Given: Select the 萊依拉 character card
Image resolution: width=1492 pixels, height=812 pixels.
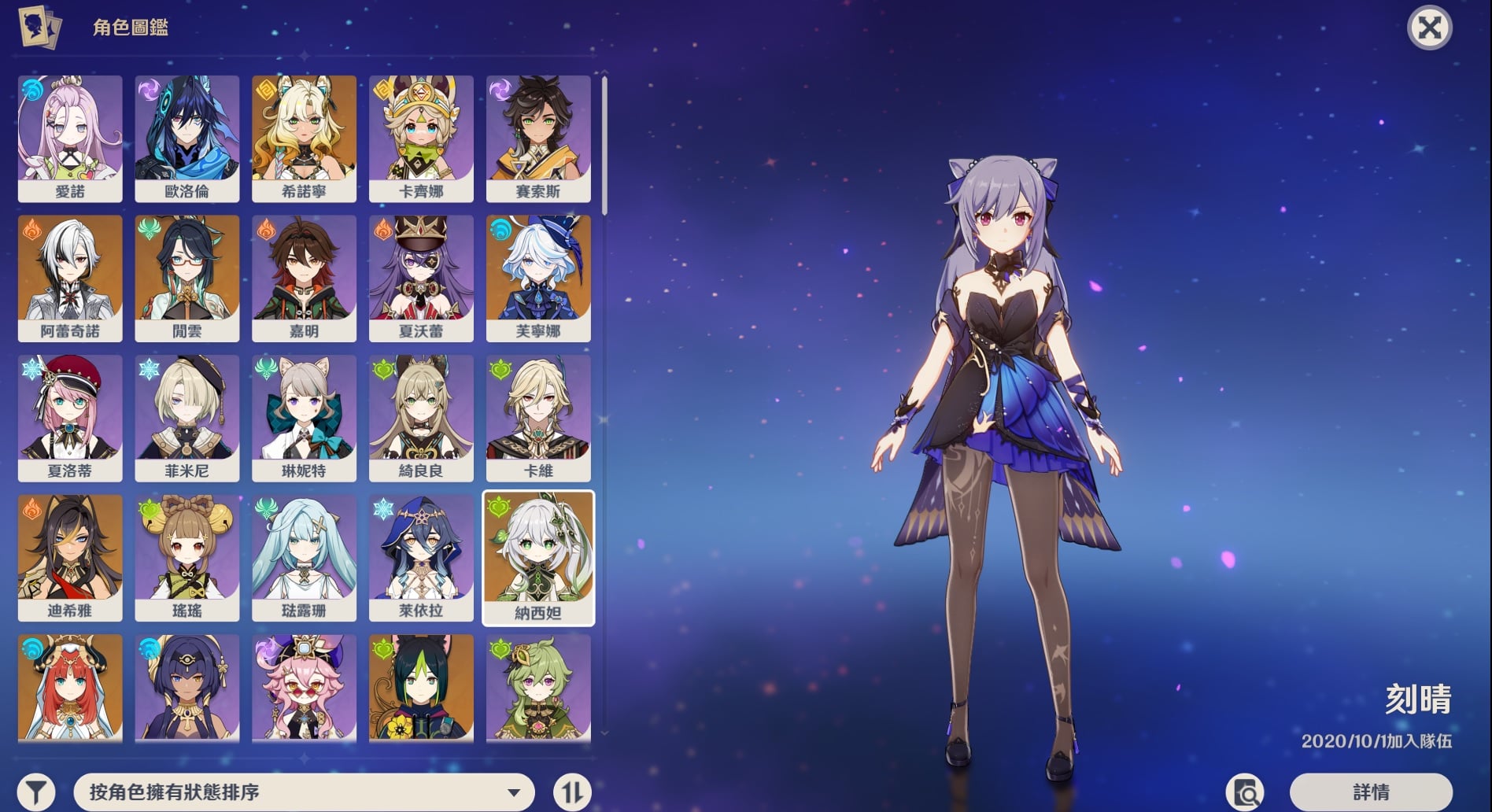Looking at the screenshot, I should [x=421, y=557].
